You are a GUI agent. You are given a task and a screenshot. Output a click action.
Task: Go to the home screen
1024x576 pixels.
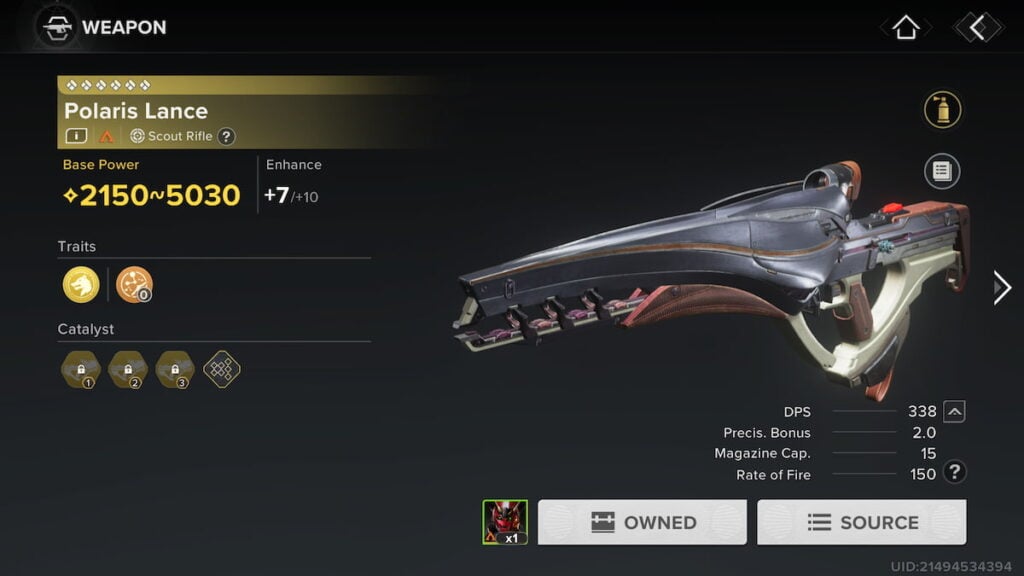tap(905, 27)
